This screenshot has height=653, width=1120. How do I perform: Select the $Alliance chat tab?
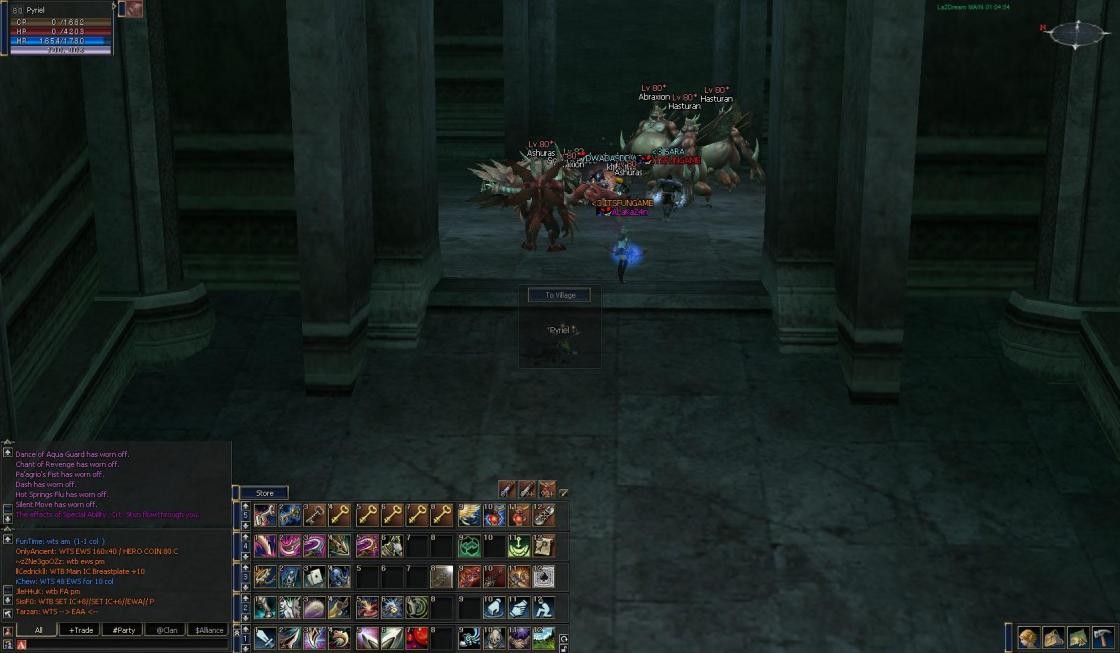[208, 630]
